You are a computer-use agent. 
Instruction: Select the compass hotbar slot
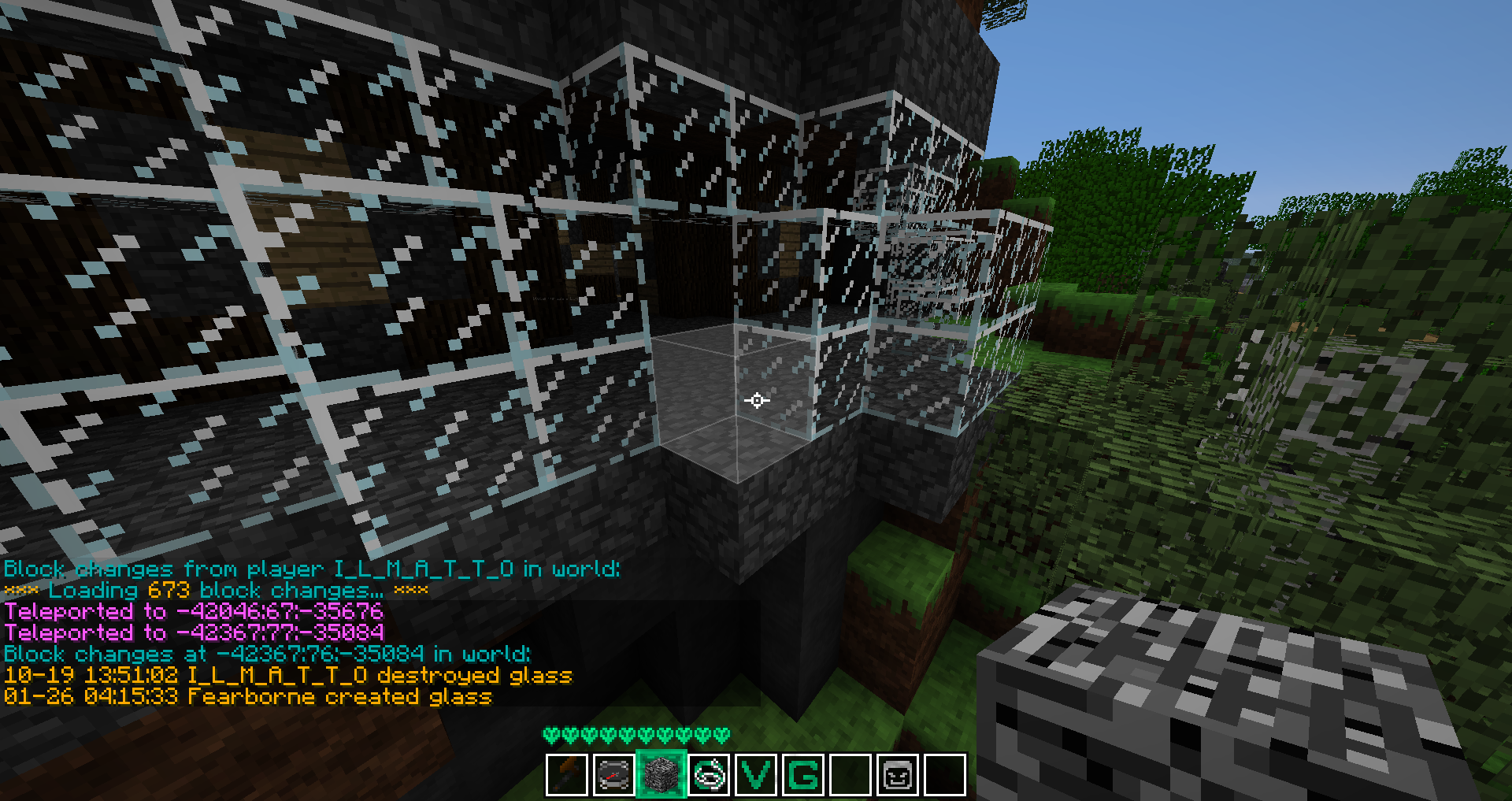click(614, 775)
